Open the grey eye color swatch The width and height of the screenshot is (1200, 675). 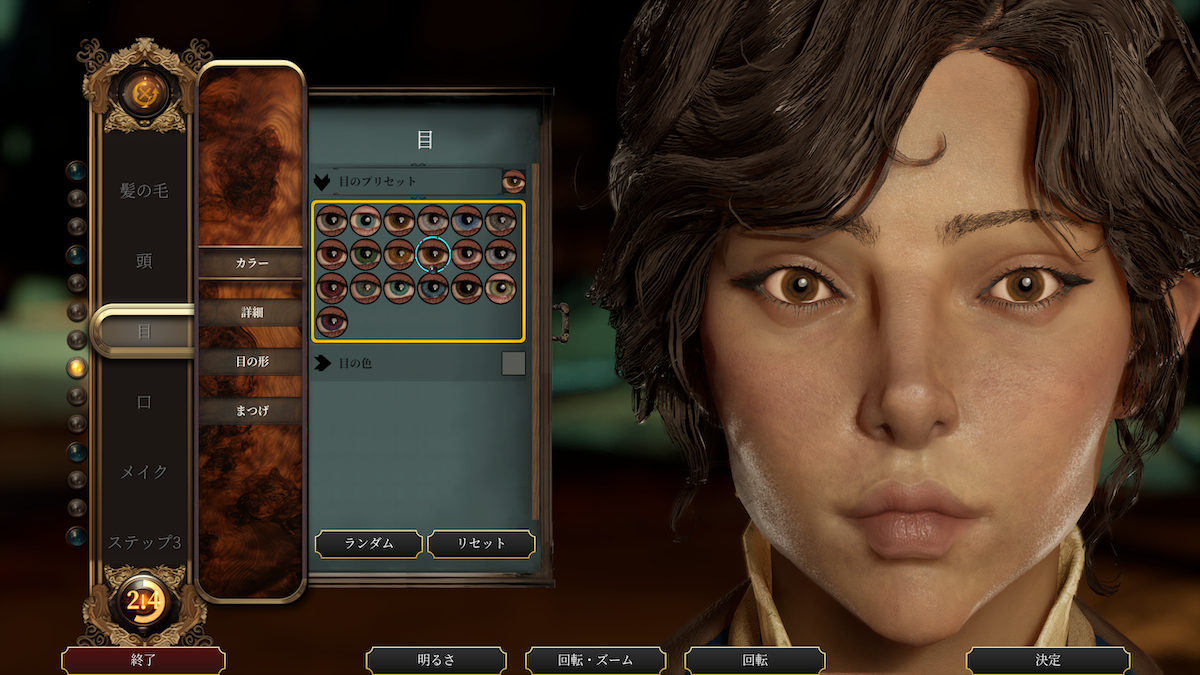click(x=513, y=363)
